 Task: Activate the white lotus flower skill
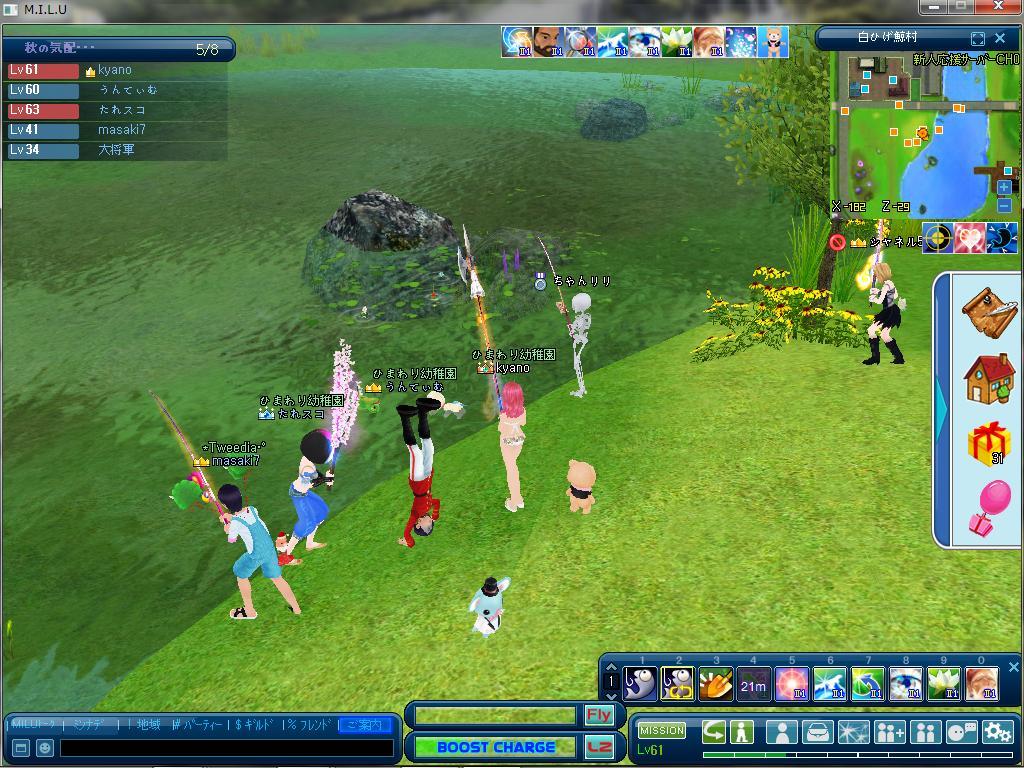942,685
